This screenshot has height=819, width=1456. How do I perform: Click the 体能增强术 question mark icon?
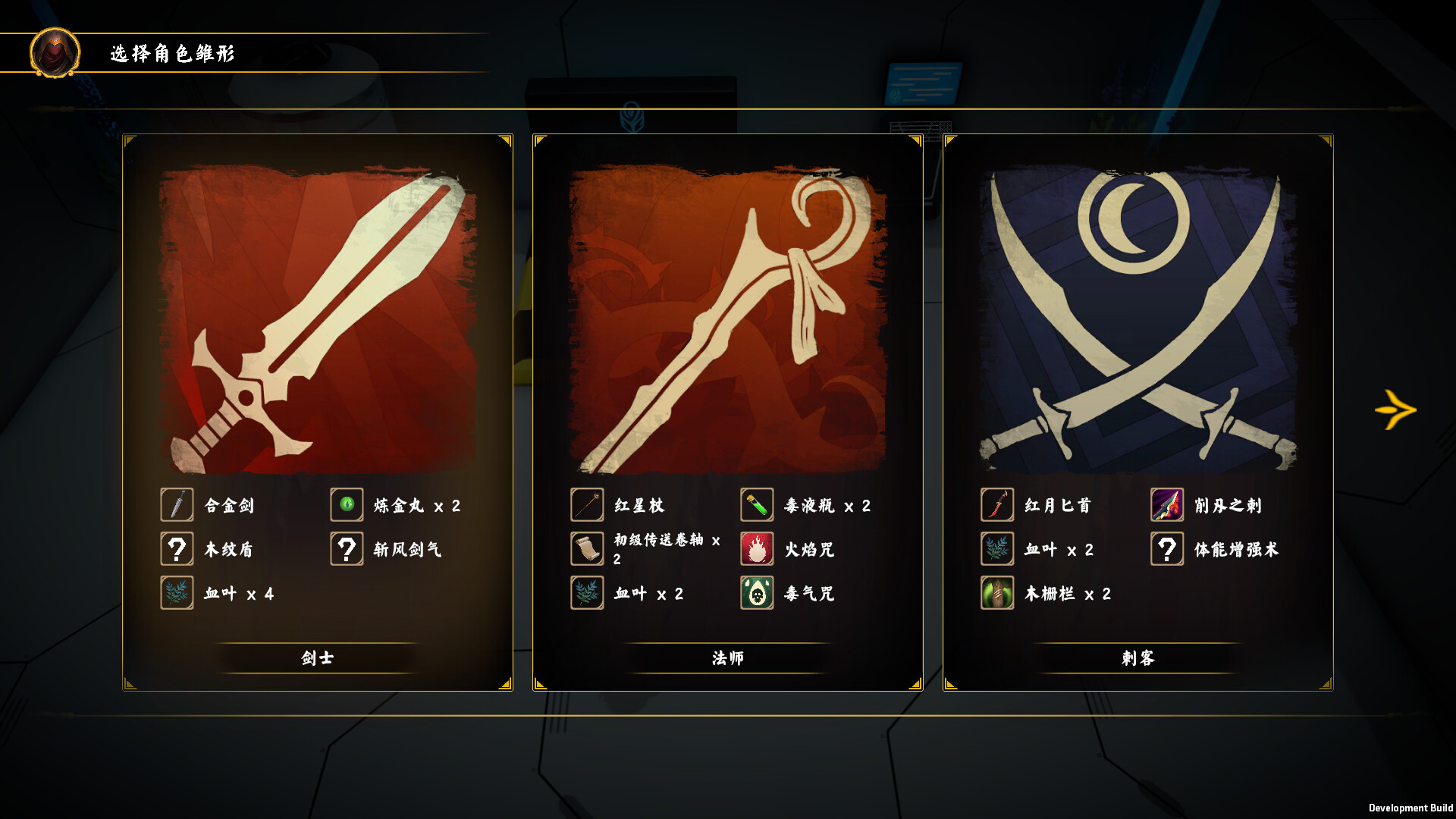click(1167, 549)
